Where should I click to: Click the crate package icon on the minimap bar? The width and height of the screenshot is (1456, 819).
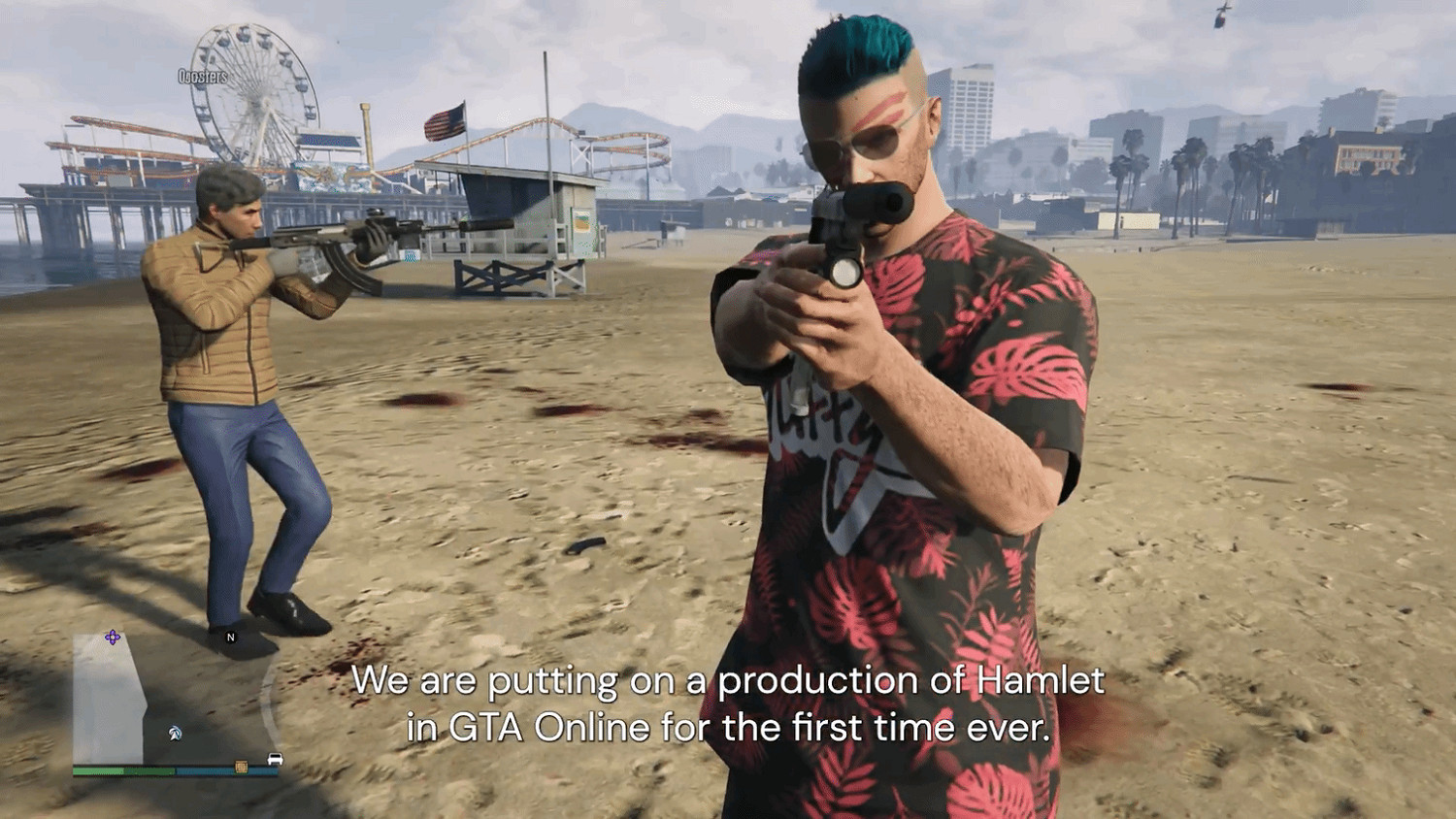coord(241,768)
